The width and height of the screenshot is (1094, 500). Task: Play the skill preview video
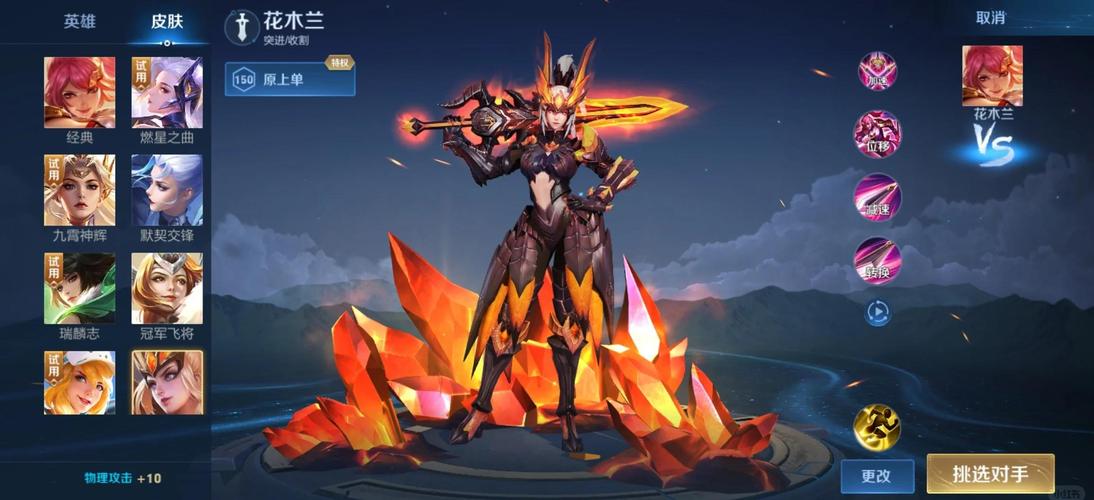click(877, 314)
